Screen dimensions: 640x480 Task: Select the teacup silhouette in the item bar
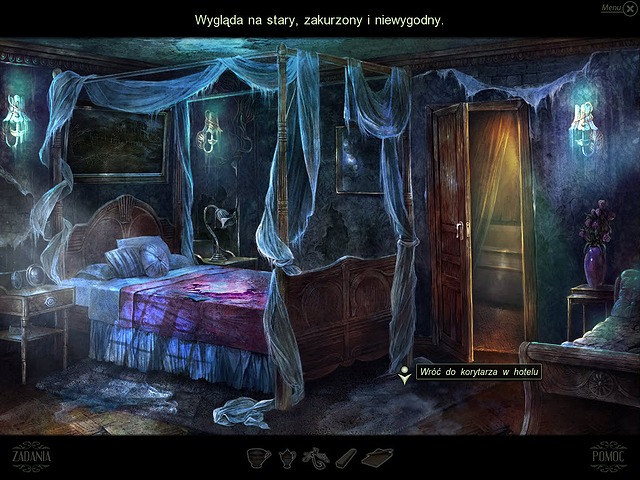(260, 458)
